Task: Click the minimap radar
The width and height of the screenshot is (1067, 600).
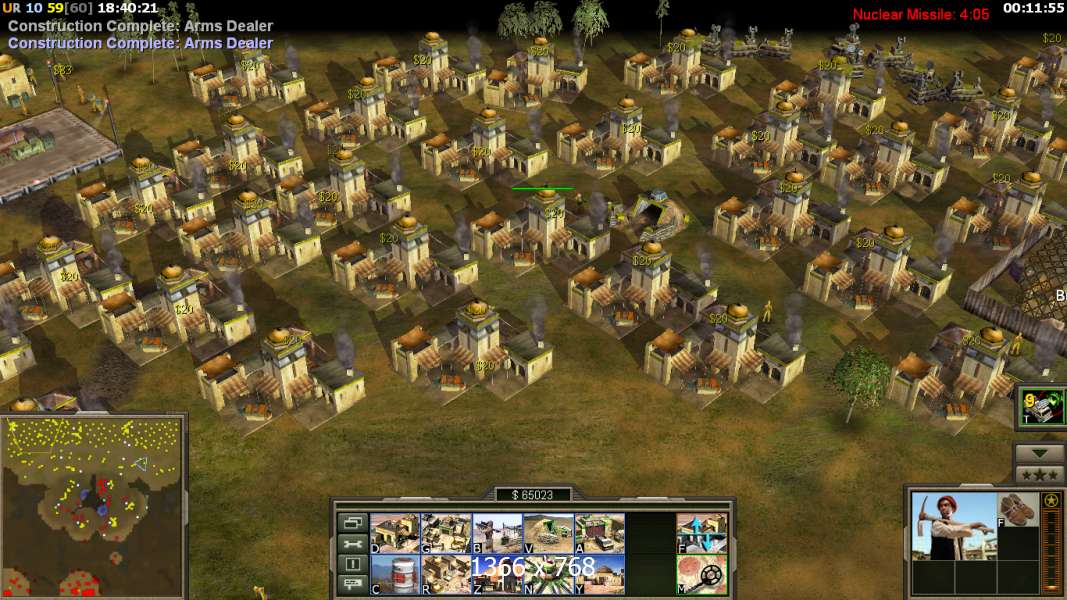Action: [93, 507]
